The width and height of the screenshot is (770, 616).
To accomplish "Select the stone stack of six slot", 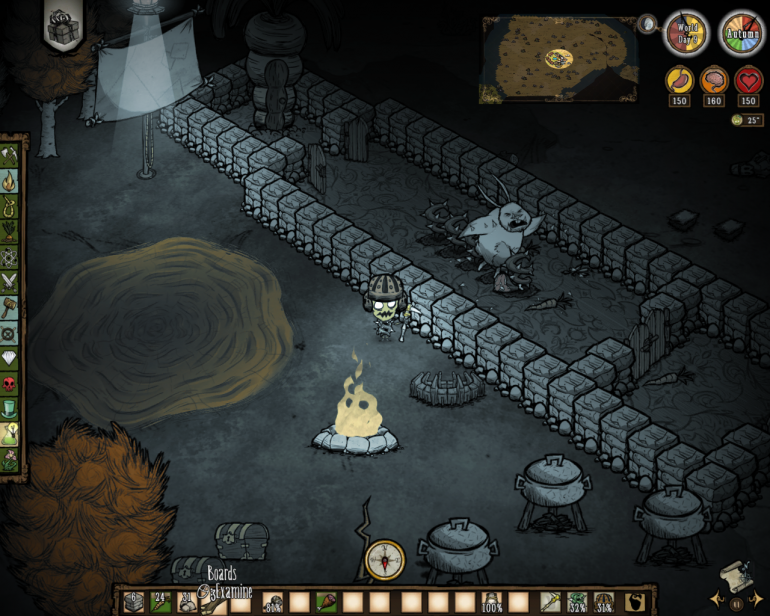I will (133, 602).
